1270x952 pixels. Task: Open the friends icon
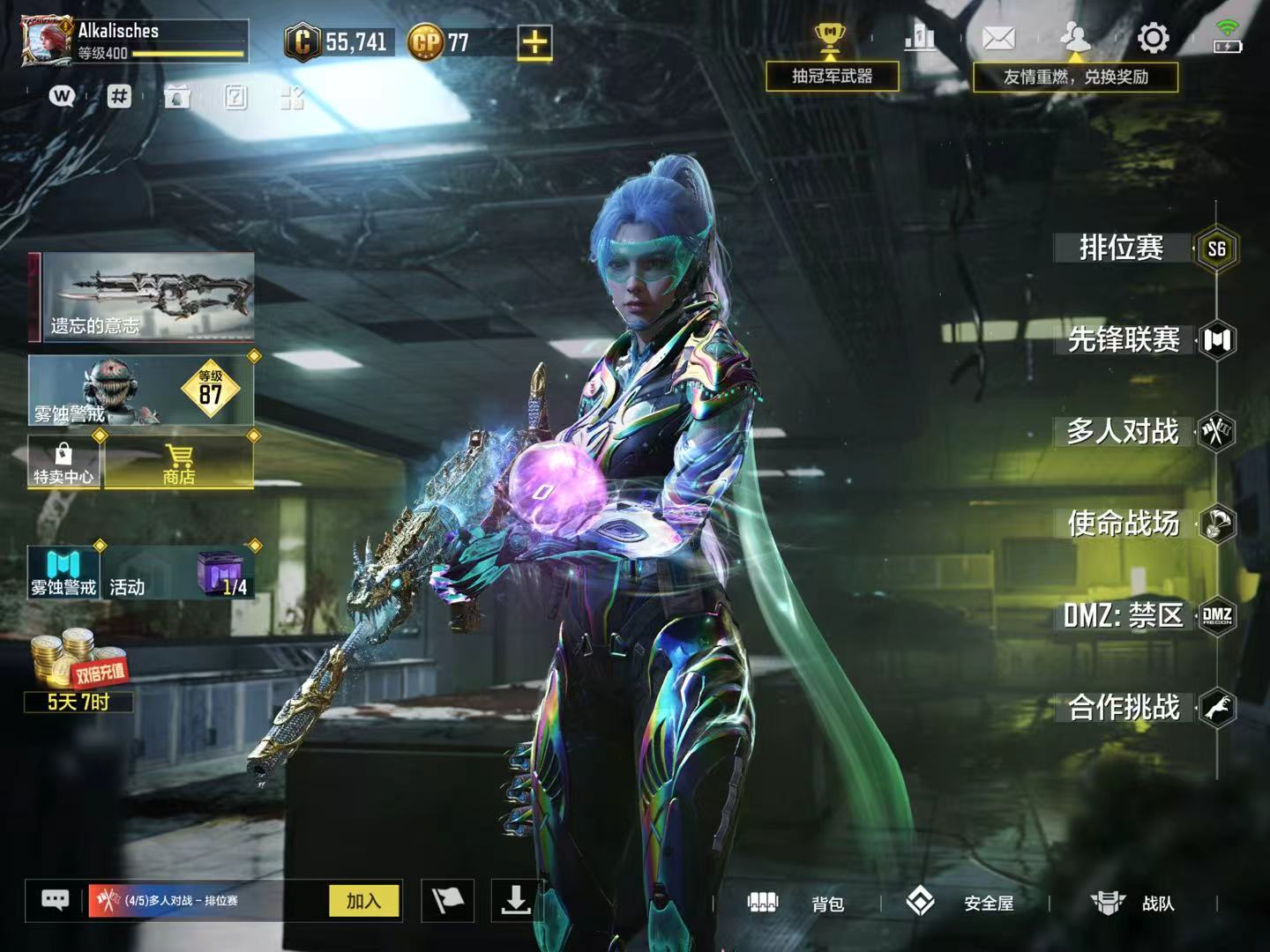tap(1075, 38)
